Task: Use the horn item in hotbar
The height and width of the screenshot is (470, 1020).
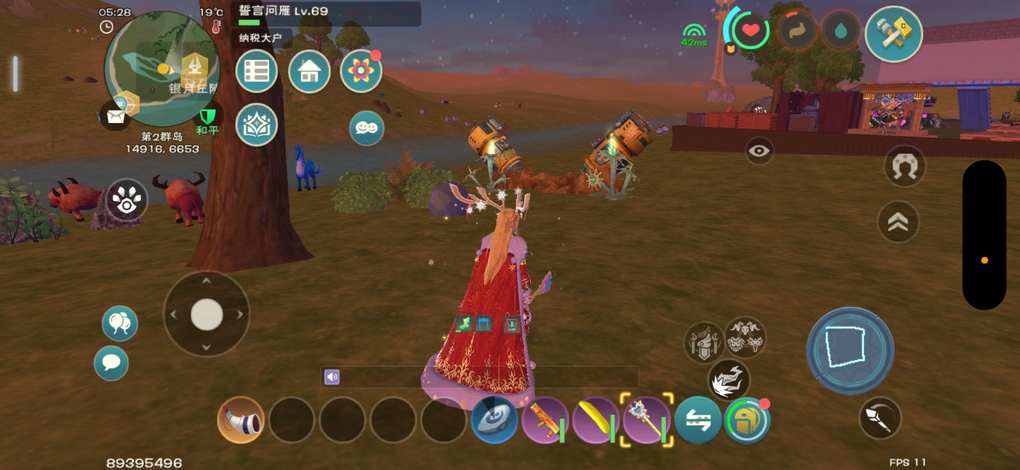Action: point(241,420)
